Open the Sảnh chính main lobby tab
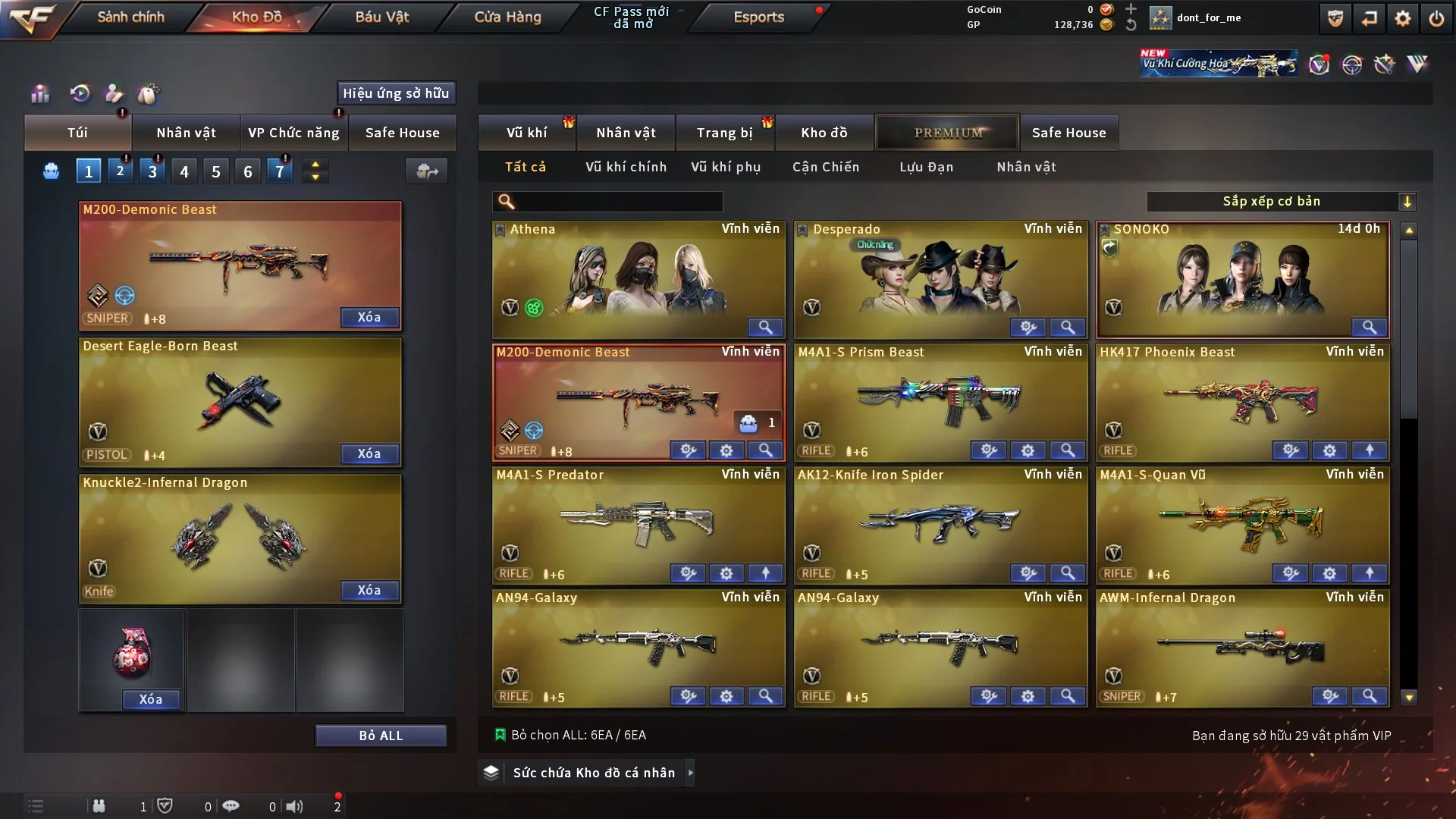Image resolution: width=1456 pixels, height=819 pixels. tap(130, 17)
